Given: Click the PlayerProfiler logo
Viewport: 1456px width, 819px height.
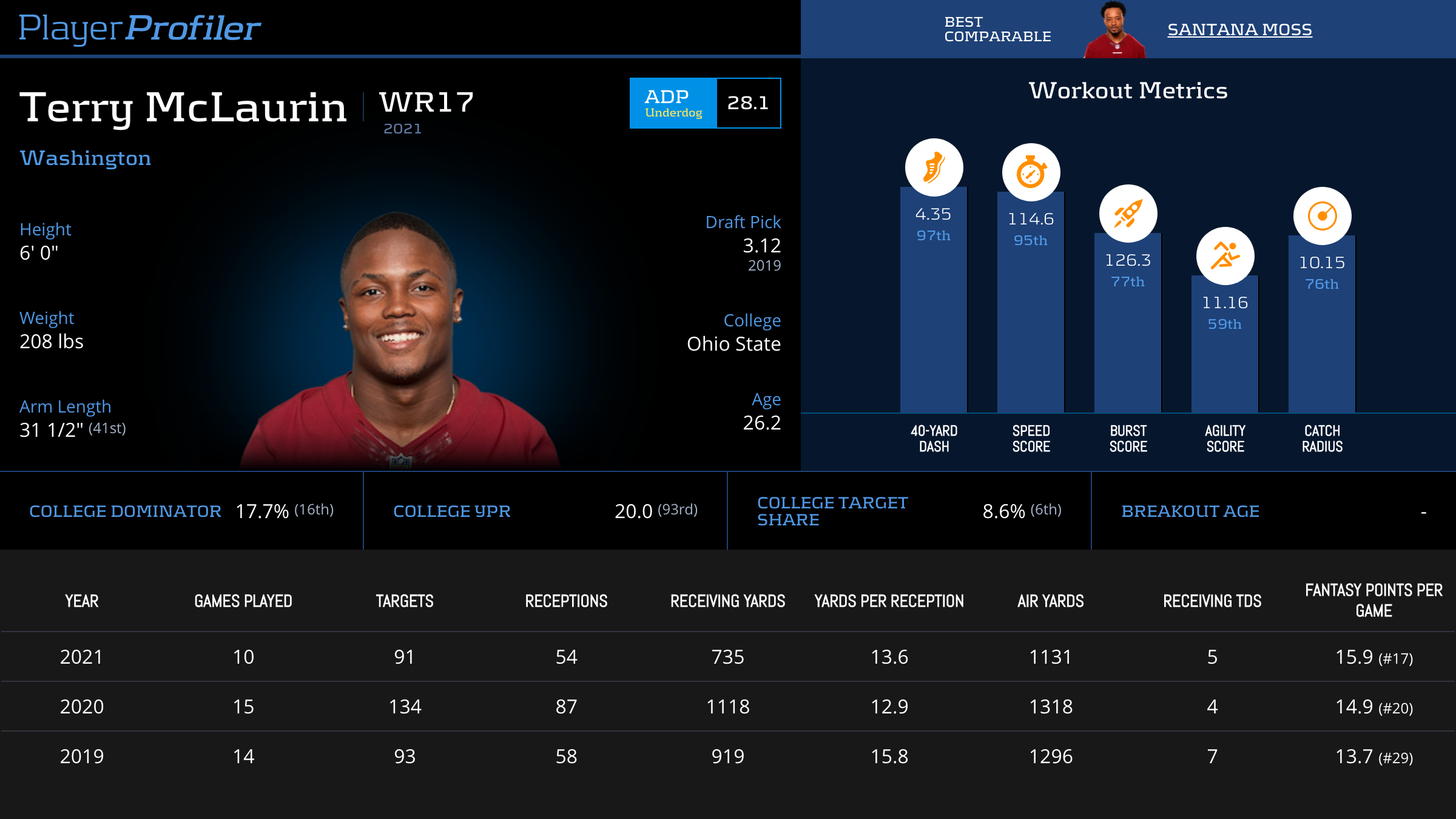Looking at the screenshot, I should (140, 28).
